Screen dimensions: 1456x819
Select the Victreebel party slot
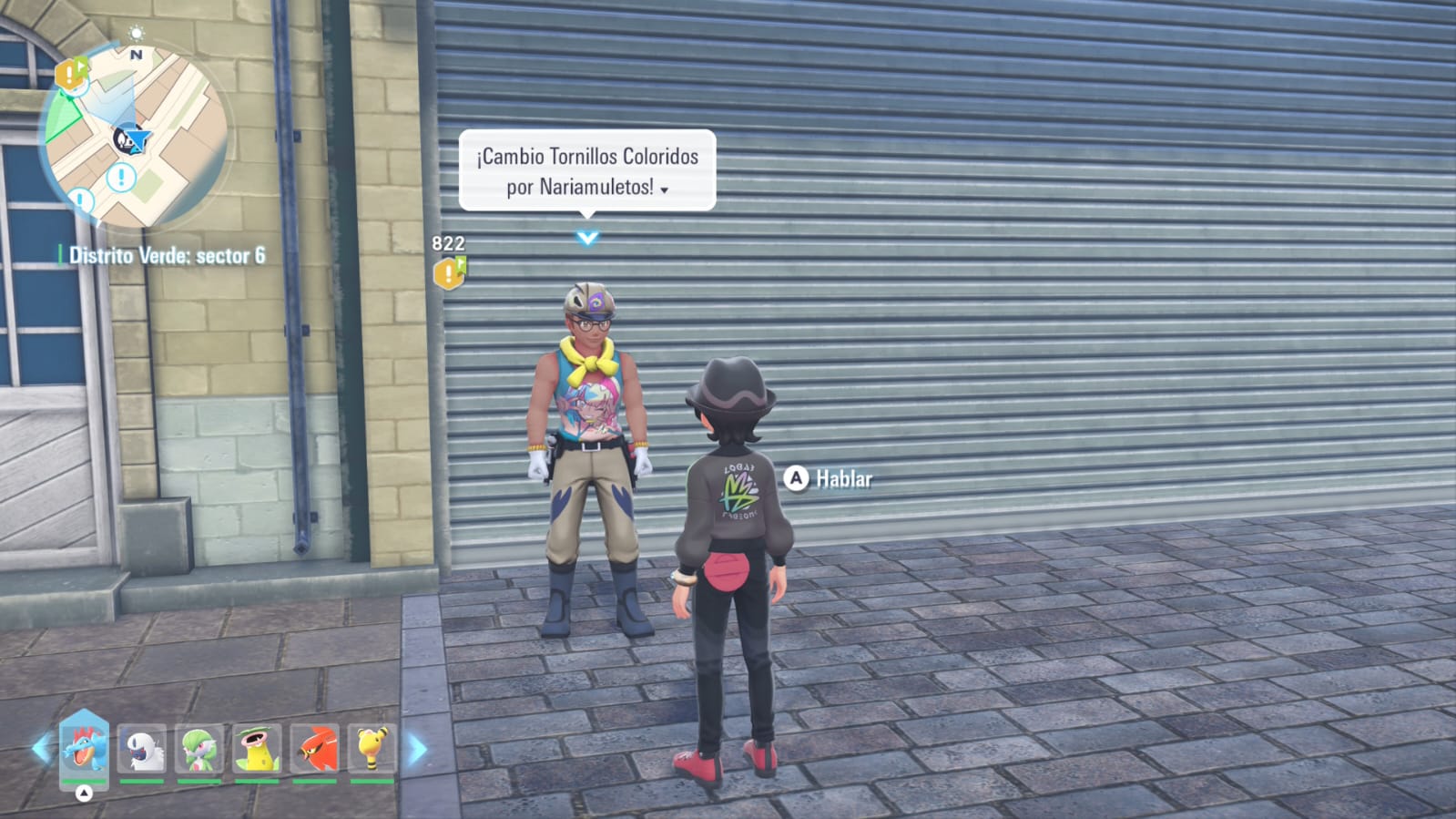[257, 750]
